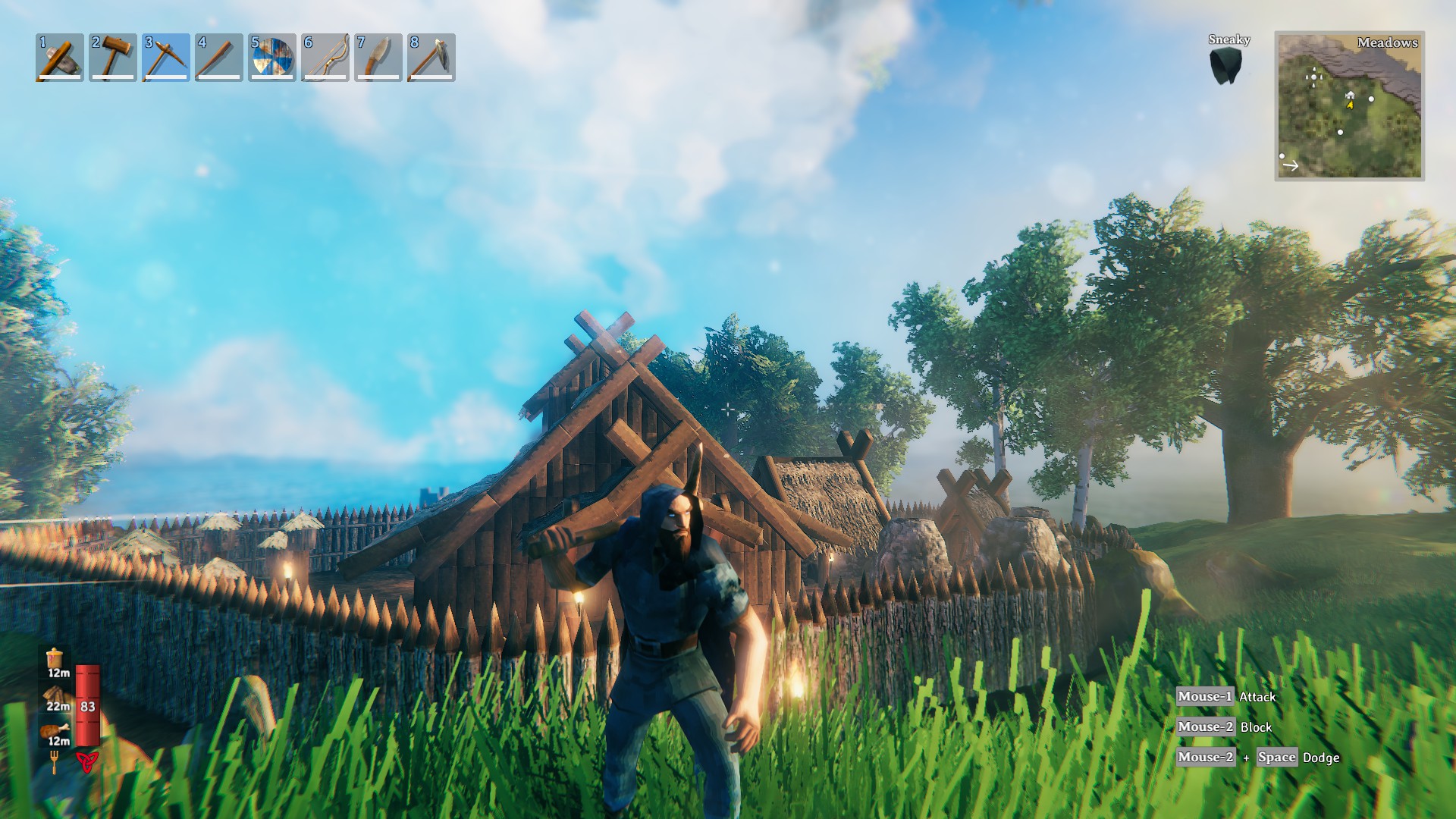The height and width of the screenshot is (819, 1456).
Task: Equip the flint axe in slot 8
Action: [x=432, y=58]
